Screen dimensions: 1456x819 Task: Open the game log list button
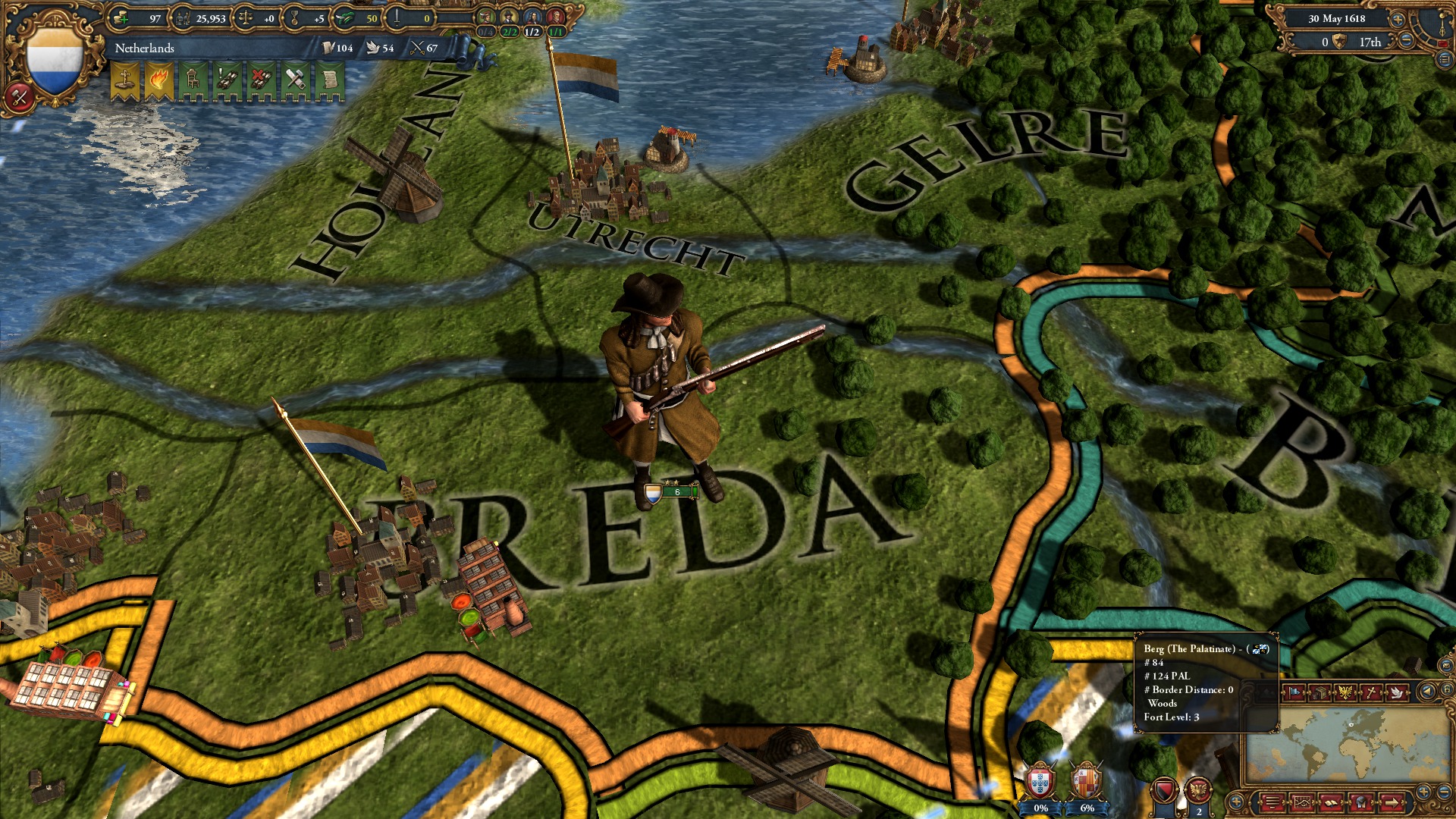click(1272, 803)
